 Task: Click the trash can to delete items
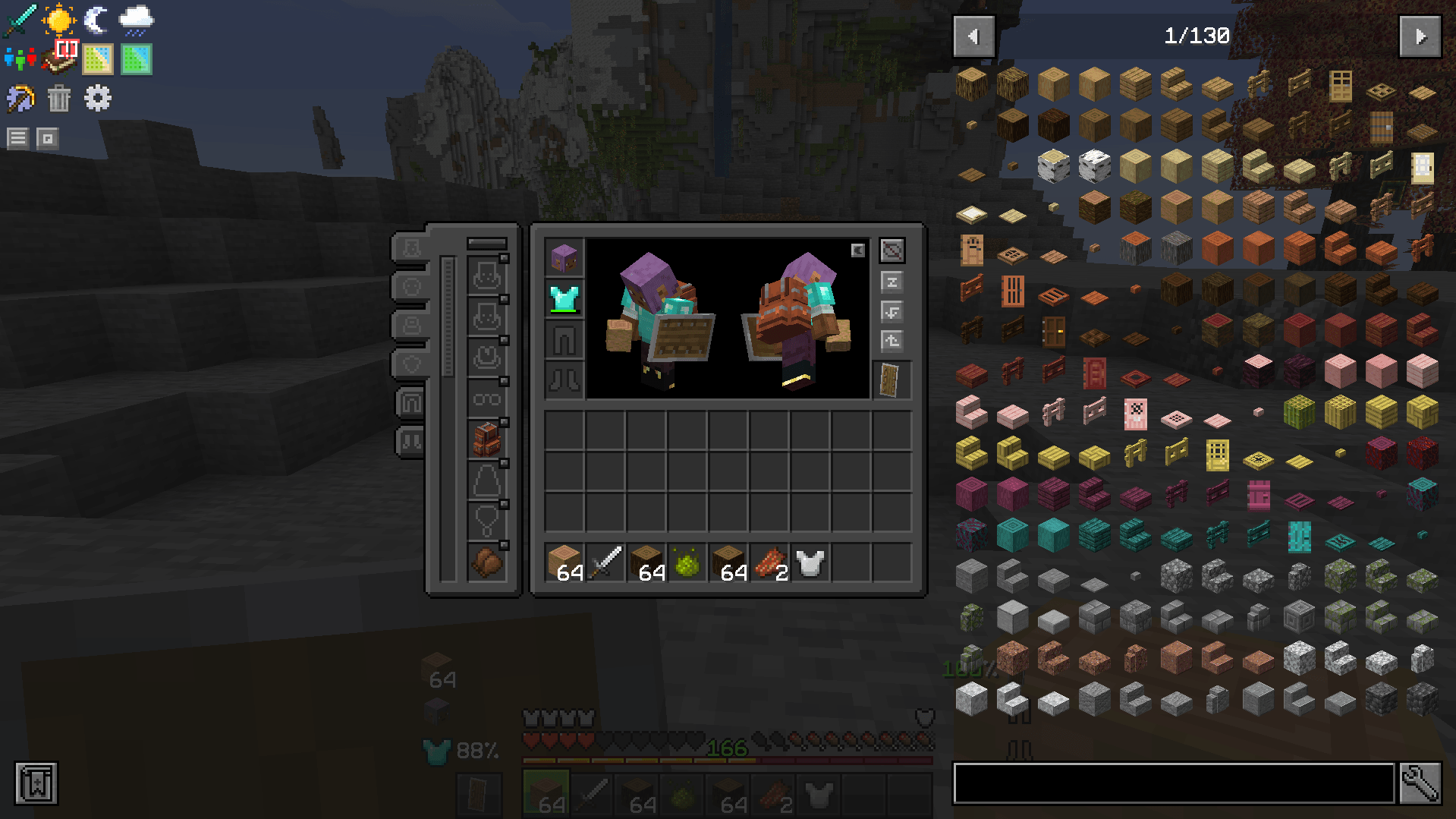coord(59,98)
